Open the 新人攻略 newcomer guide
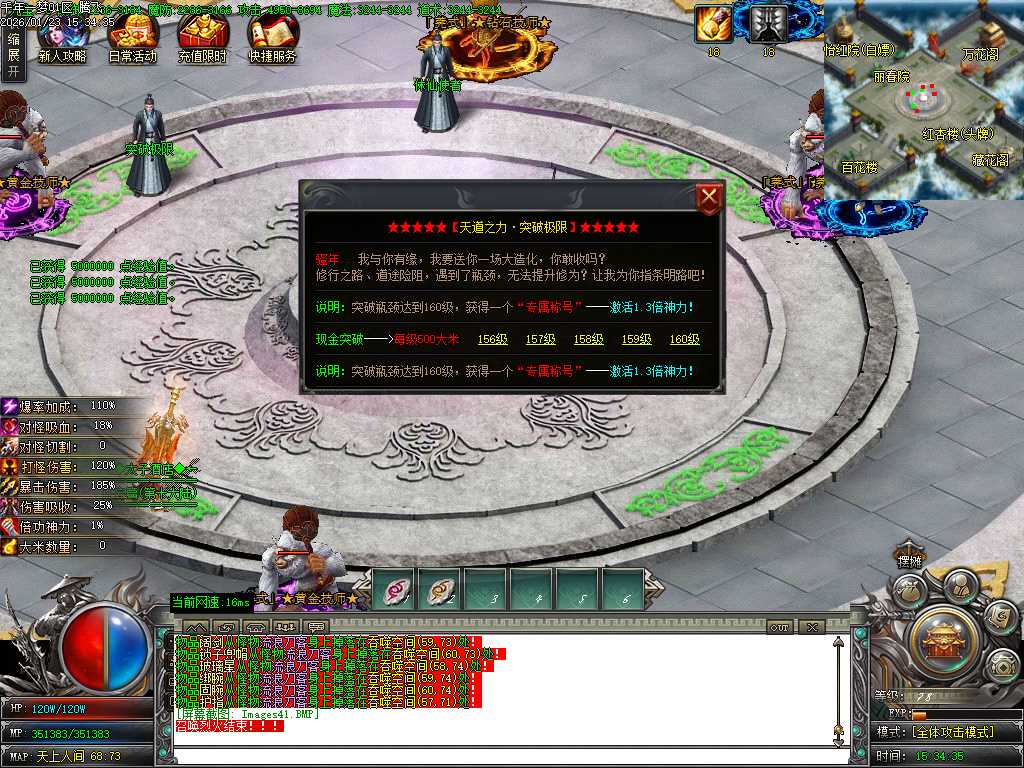 tap(62, 38)
